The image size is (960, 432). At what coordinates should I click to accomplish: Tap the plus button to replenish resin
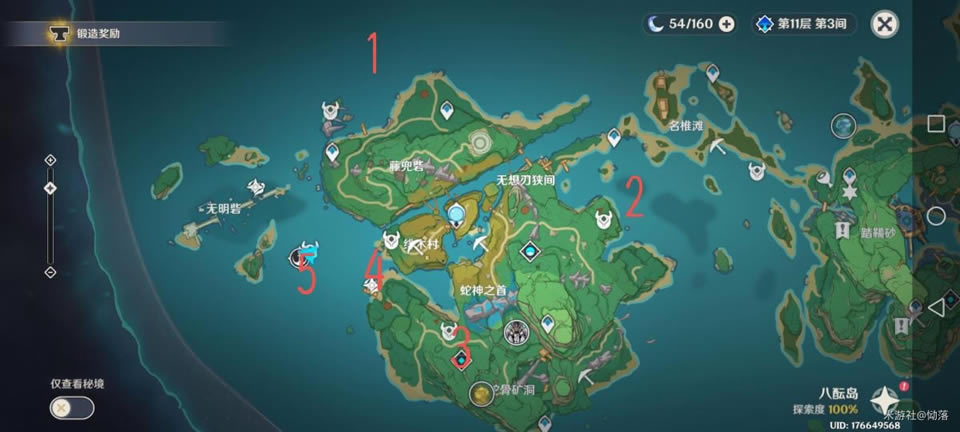click(727, 24)
